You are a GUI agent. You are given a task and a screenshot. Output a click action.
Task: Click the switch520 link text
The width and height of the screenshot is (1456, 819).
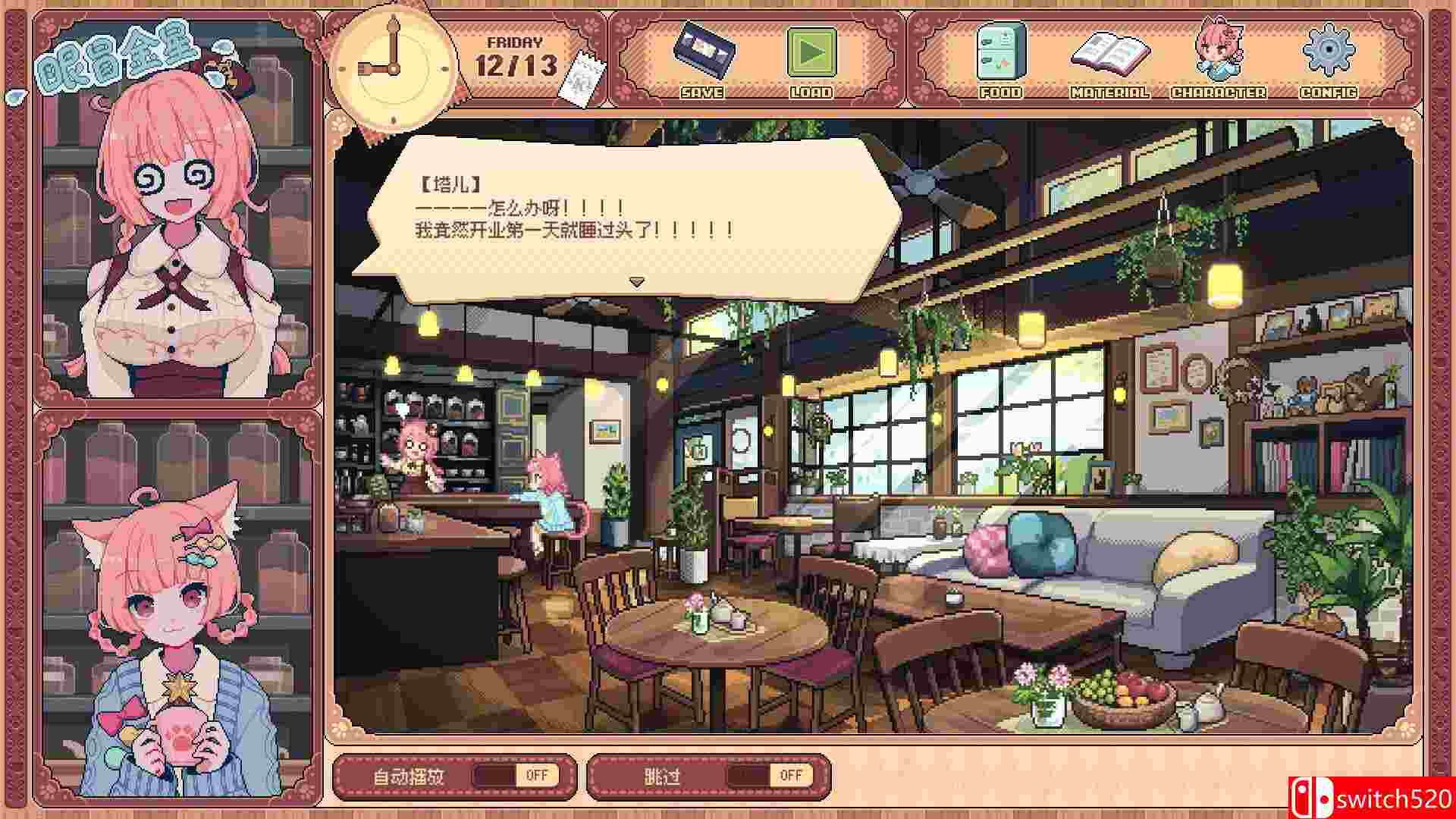(1388, 795)
